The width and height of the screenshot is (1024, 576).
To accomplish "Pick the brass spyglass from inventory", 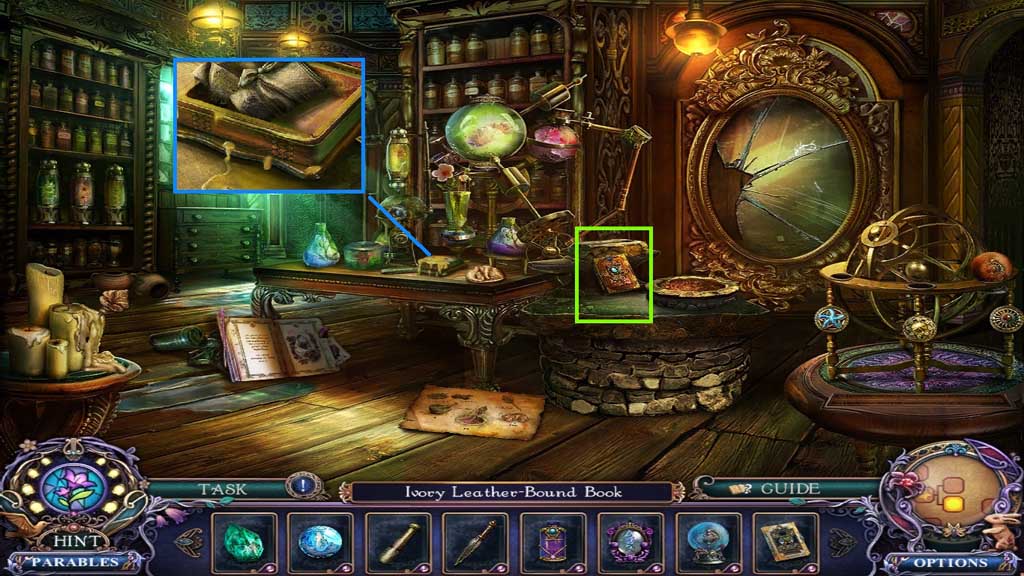I will pos(396,542).
